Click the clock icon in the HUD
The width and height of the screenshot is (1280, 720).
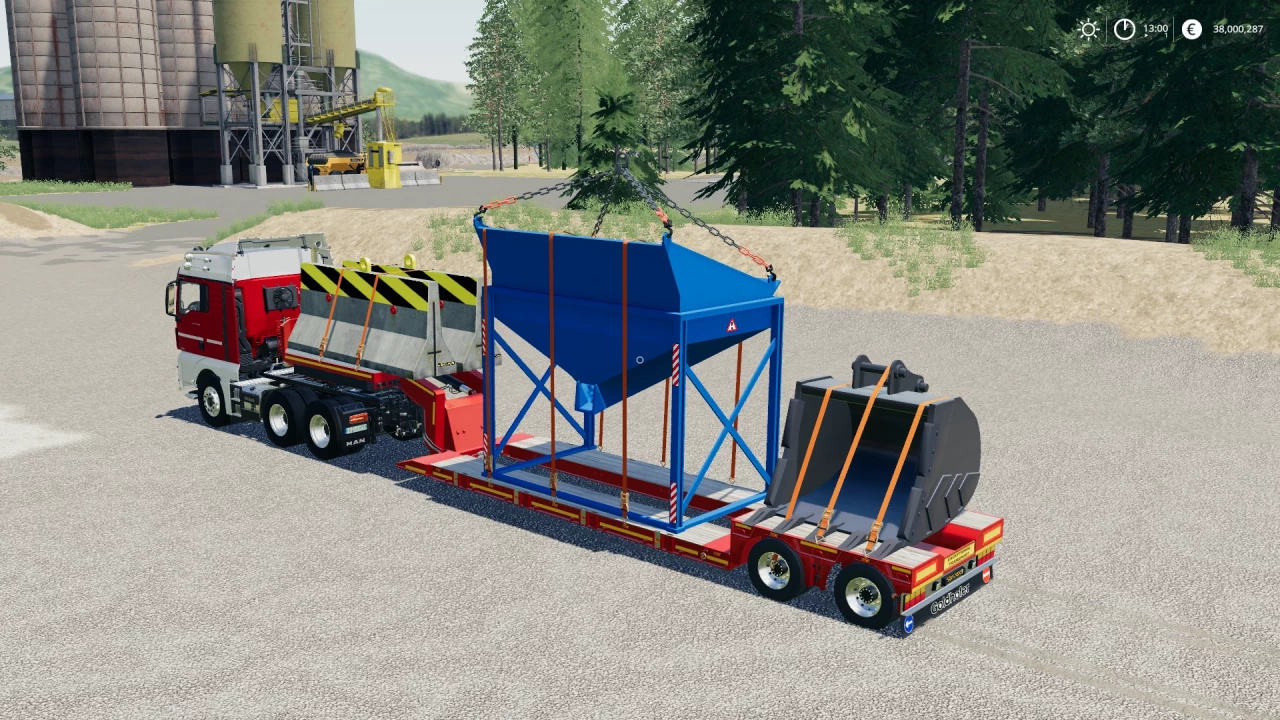[1124, 29]
